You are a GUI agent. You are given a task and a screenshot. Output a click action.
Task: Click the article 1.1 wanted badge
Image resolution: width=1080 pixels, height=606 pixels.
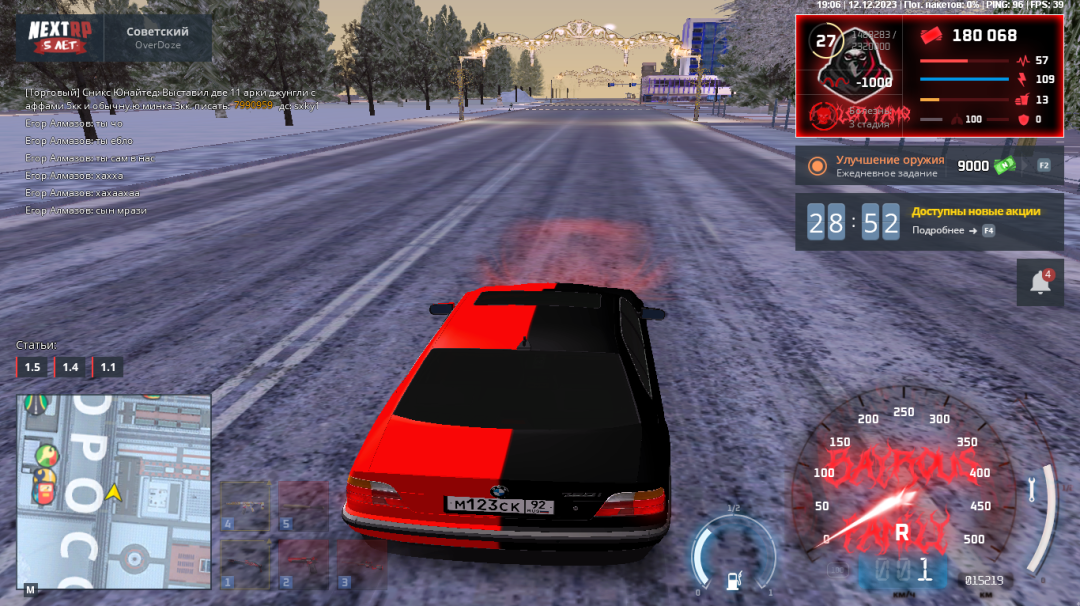[x=107, y=368]
